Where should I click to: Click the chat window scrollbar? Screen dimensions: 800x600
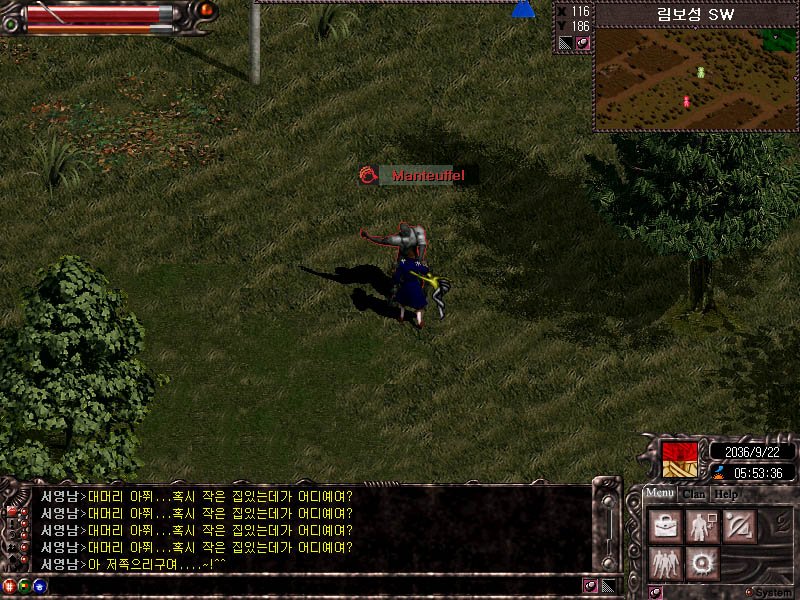pyautogui.click(x=606, y=530)
